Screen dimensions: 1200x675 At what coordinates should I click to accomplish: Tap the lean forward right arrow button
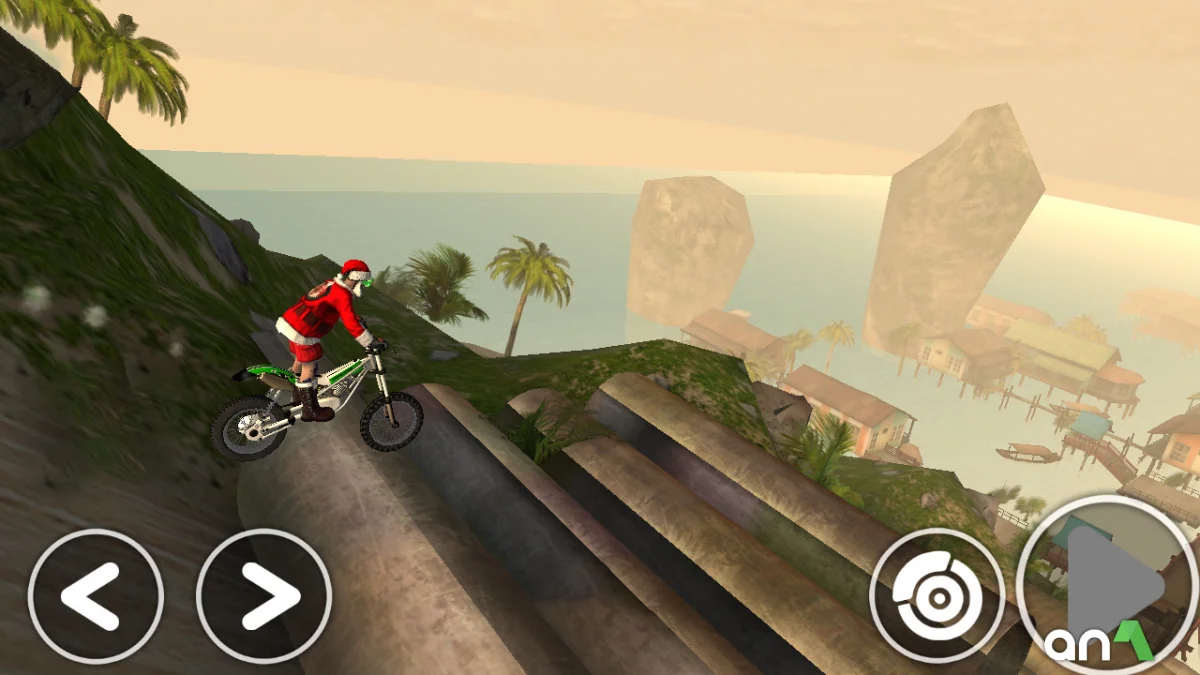264,596
